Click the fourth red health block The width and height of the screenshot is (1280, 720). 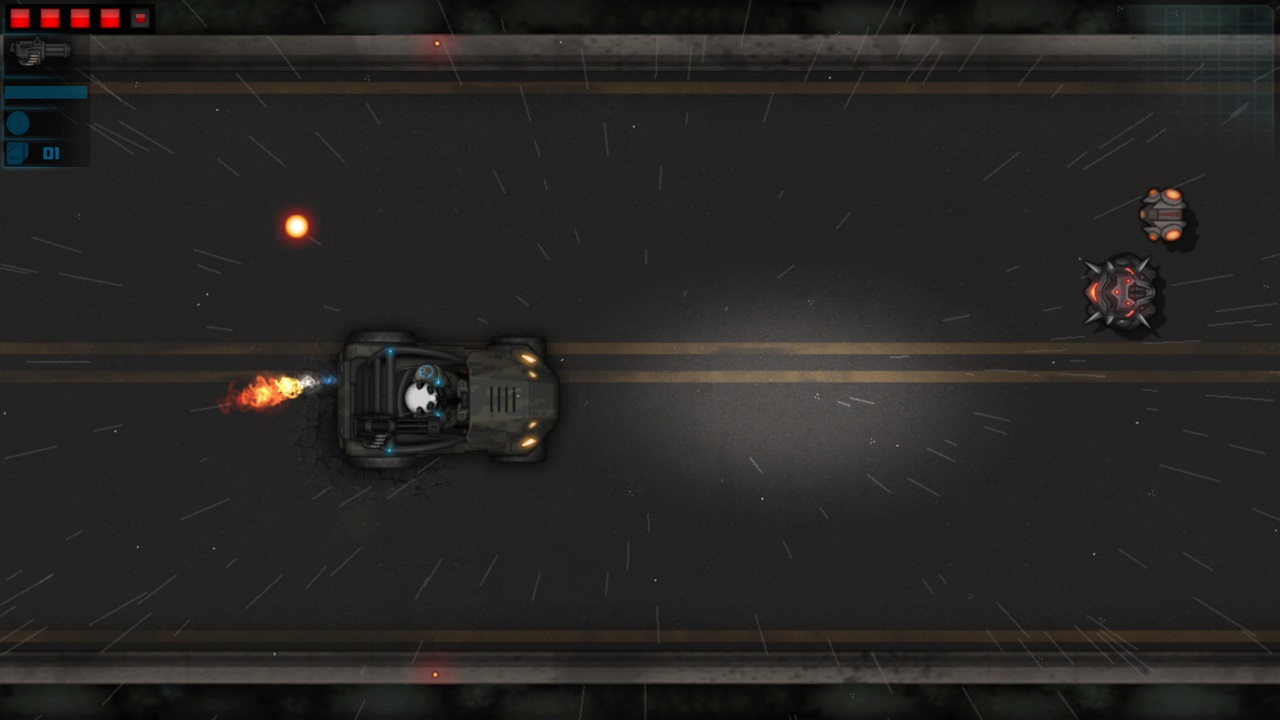pos(110,17)
